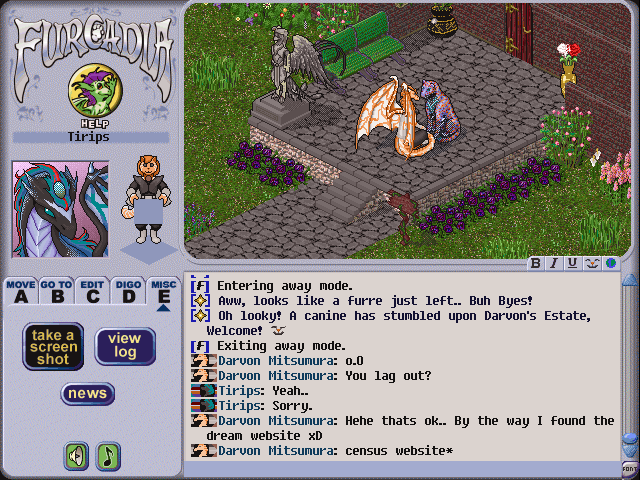The image size is (640, 480).
Task: Toggle music with the note icon
Action: [x=107, y=456]
